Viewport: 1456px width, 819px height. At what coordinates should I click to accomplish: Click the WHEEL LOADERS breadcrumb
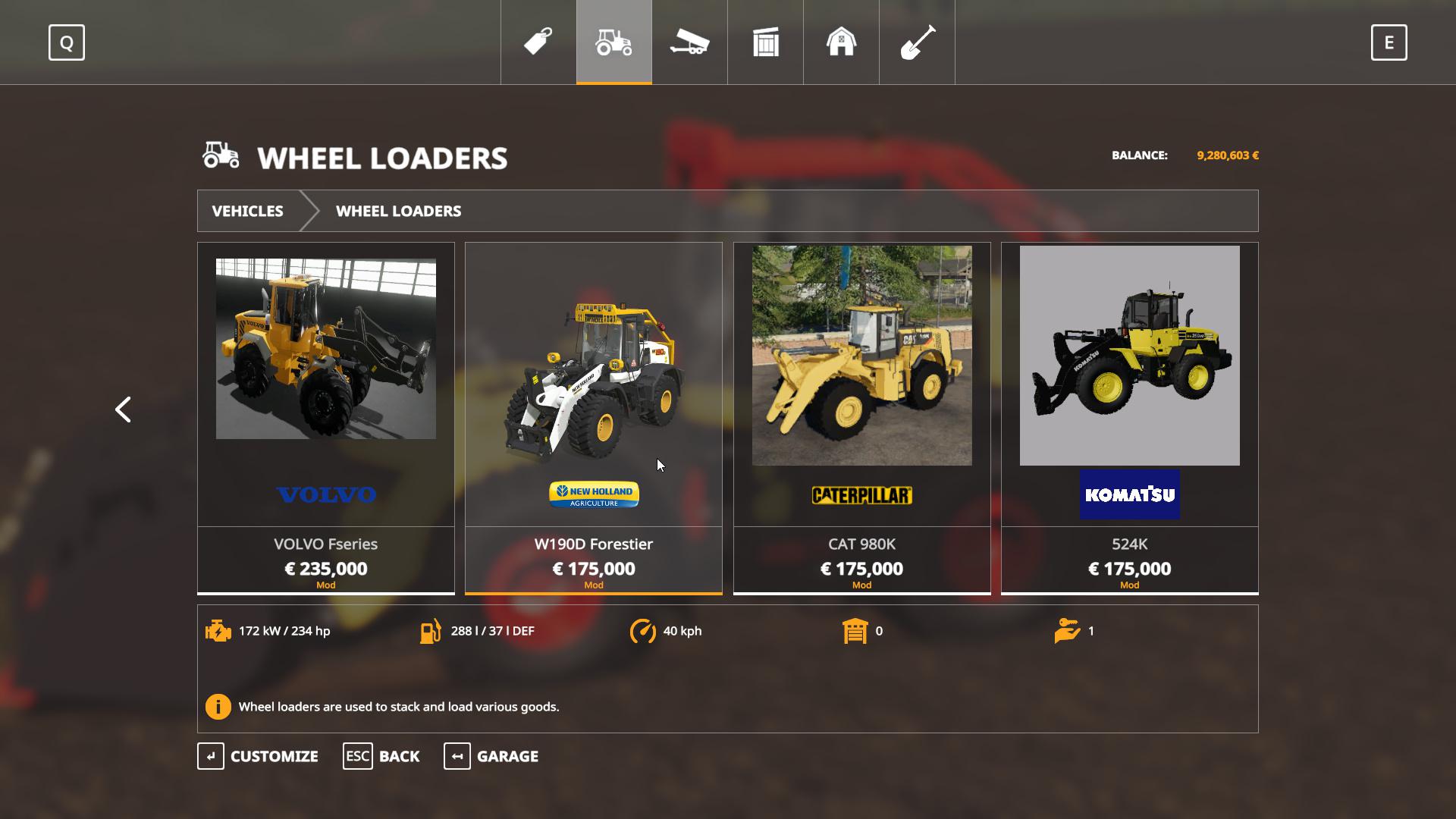(398, 211)
